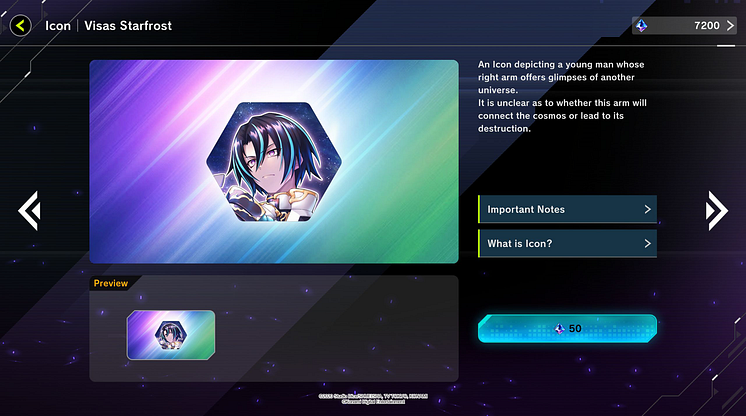Buy the icon for 50 gems
This screenshot has height=416, width=746.
(567, 328)
